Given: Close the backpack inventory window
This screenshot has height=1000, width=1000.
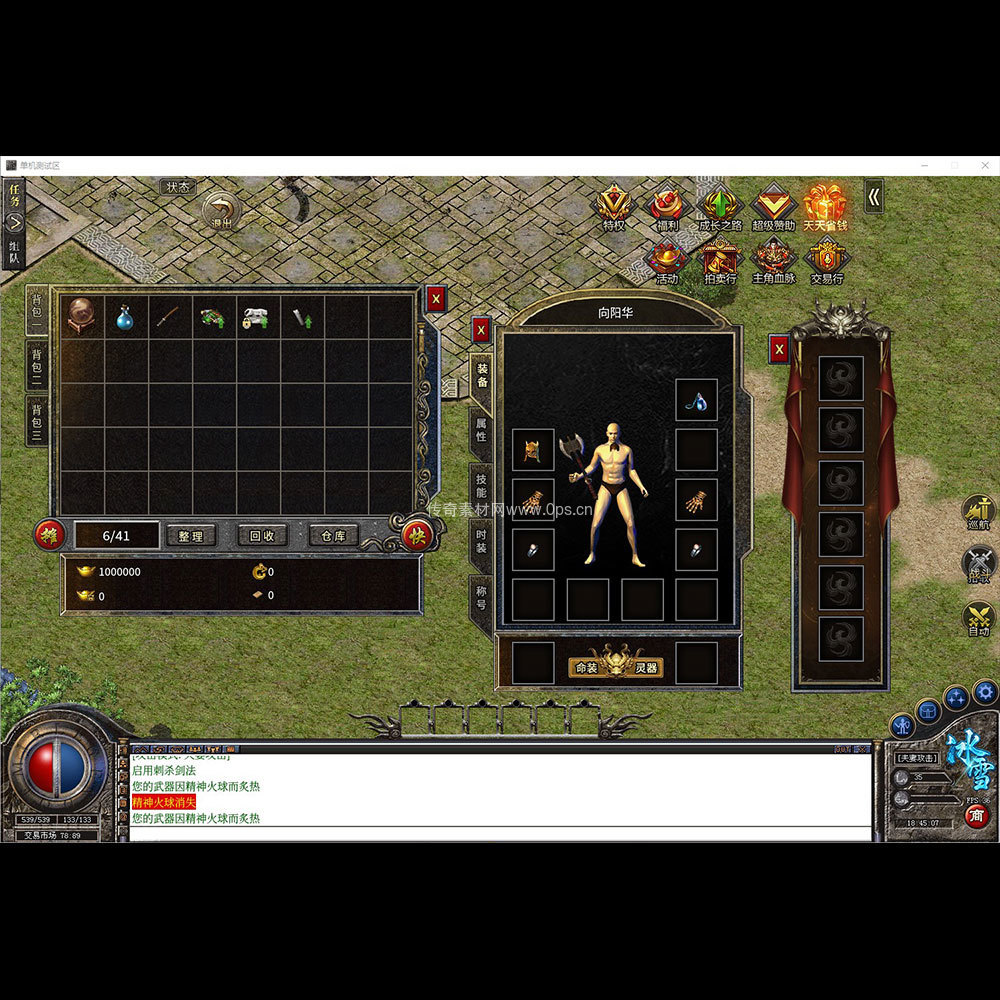Looking at the screenshot, I should click(x=435, y=298).
